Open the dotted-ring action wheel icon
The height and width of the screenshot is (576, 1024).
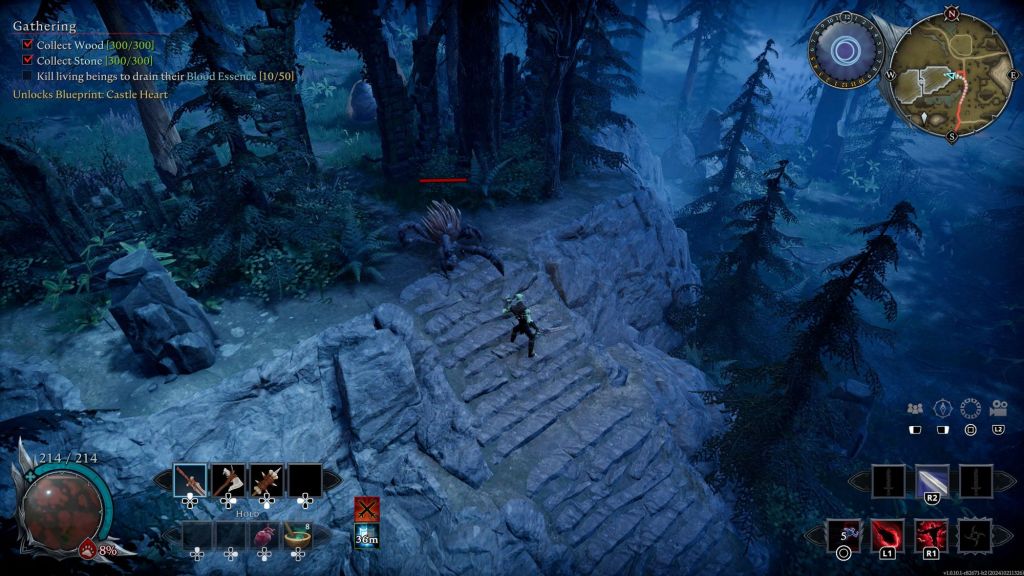click(969, 408)
